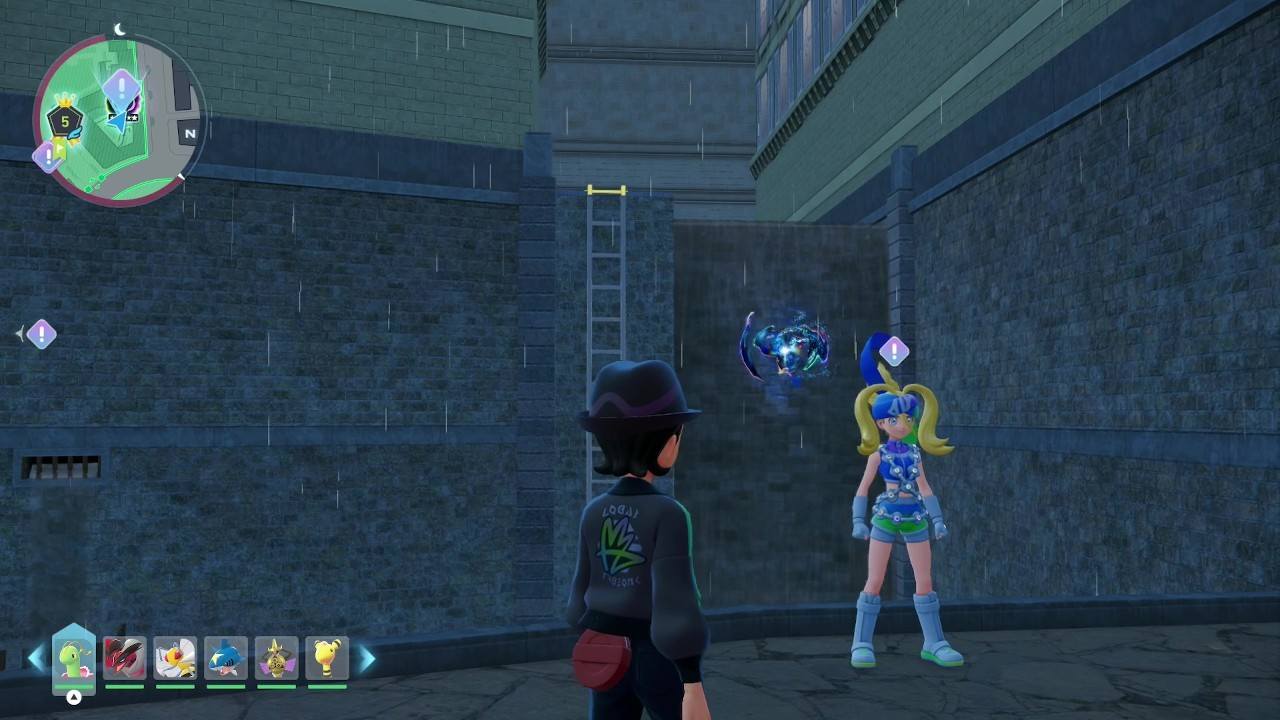Choose the golden Aegislash party slot
Viewport: 1280px width, 720px height.
(276, 658)
